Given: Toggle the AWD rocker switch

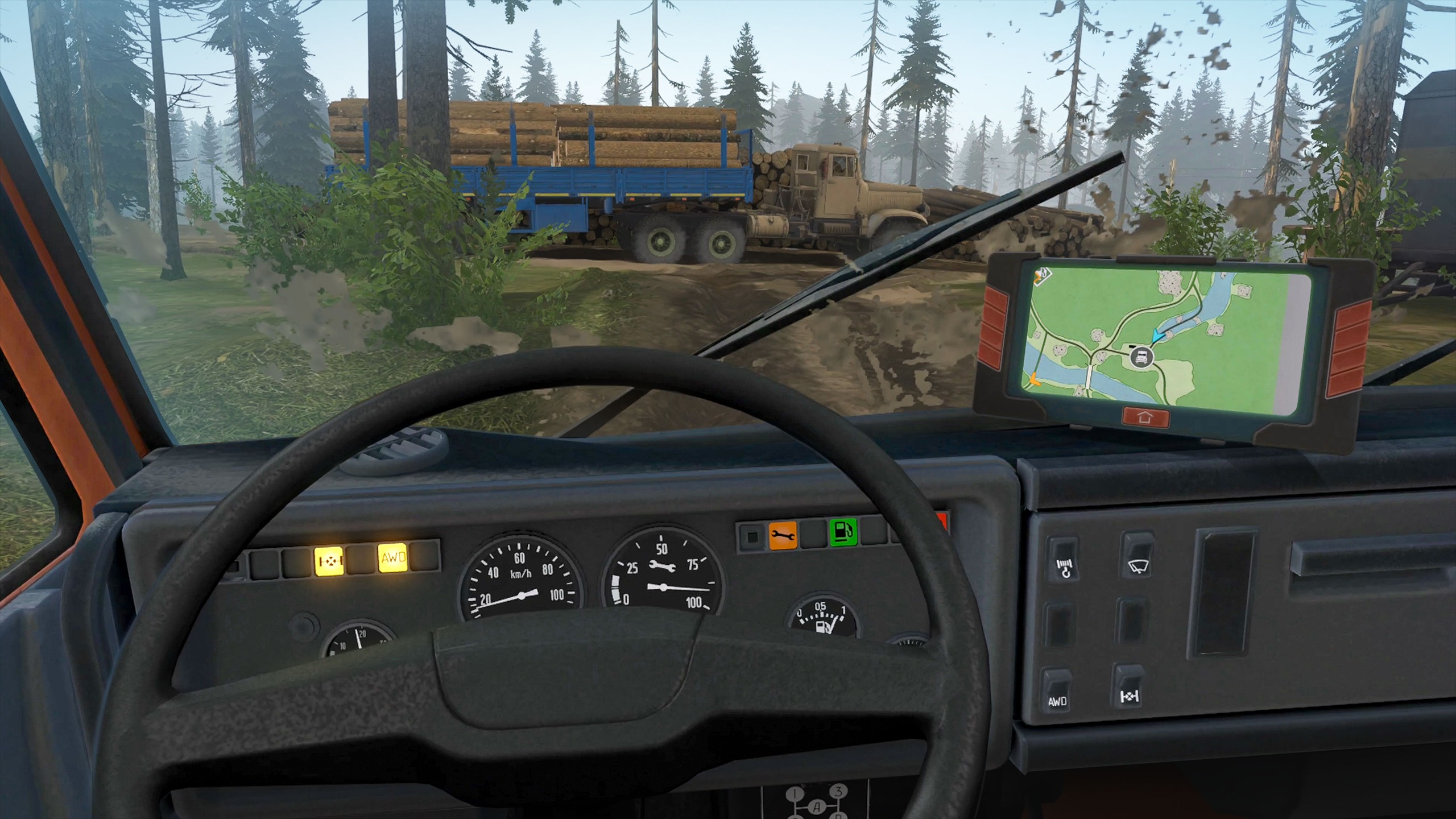Looking at the screenshot, I should pos(1056,690).
